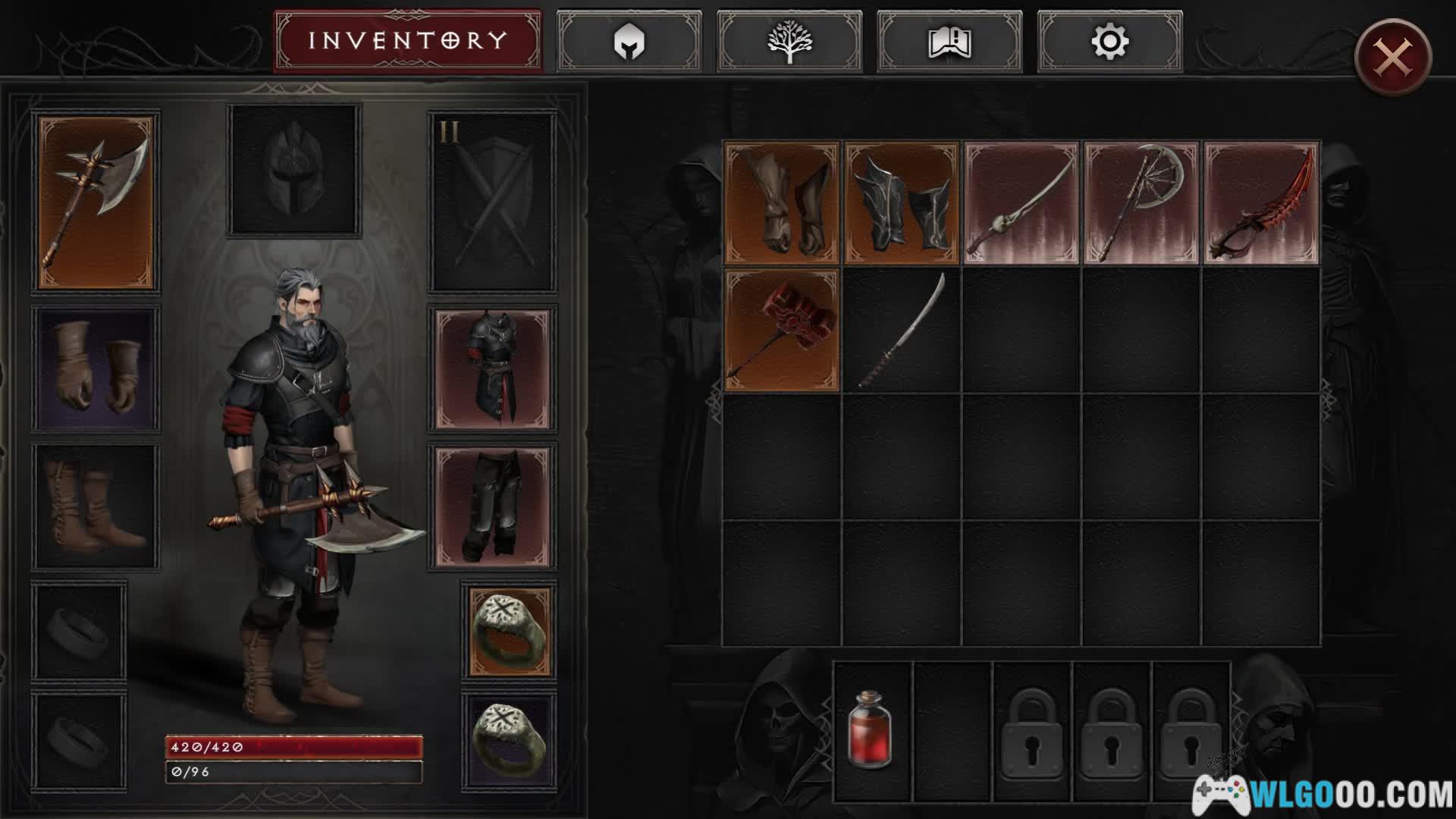This screenshot has width=1456, height=819.
Task: Open the journal book tab
Action: tap(949, 42)
